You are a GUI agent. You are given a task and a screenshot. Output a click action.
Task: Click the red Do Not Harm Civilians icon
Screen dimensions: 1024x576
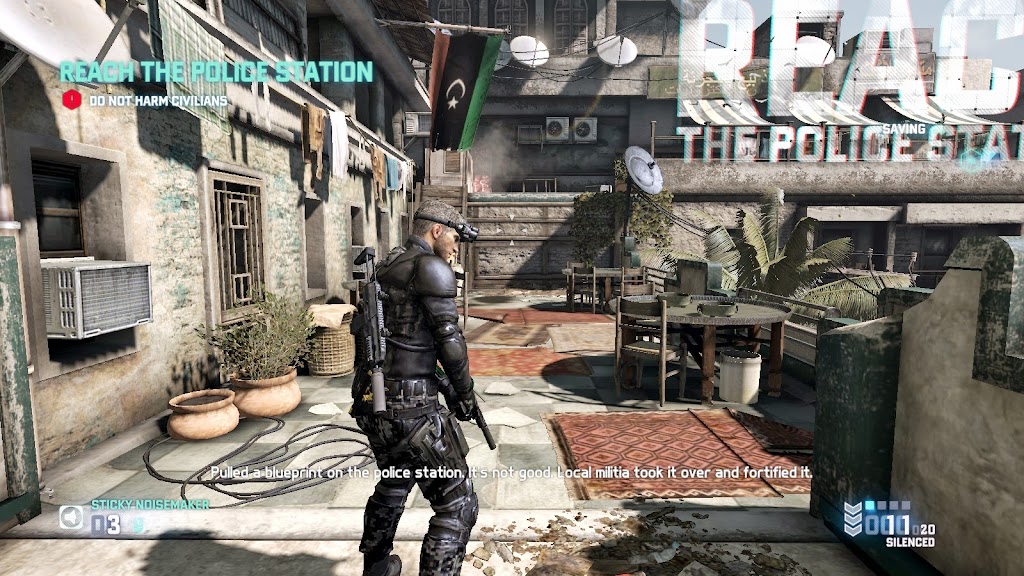point(71,100)
